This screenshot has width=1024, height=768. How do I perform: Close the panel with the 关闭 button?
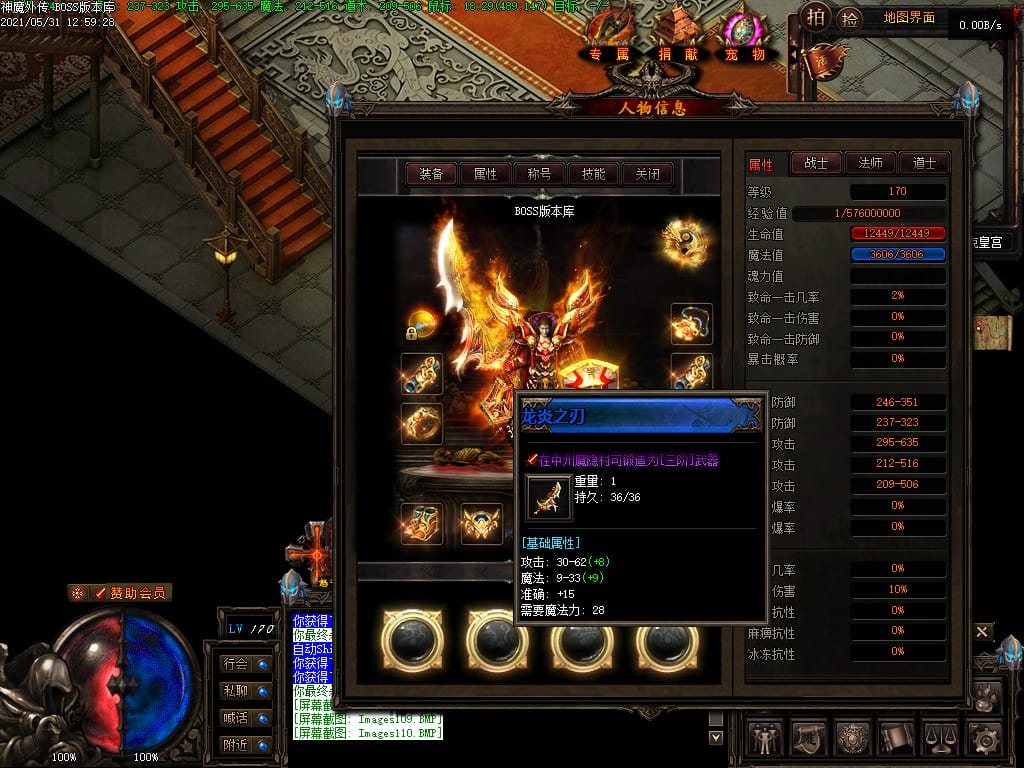click(647, 174)
